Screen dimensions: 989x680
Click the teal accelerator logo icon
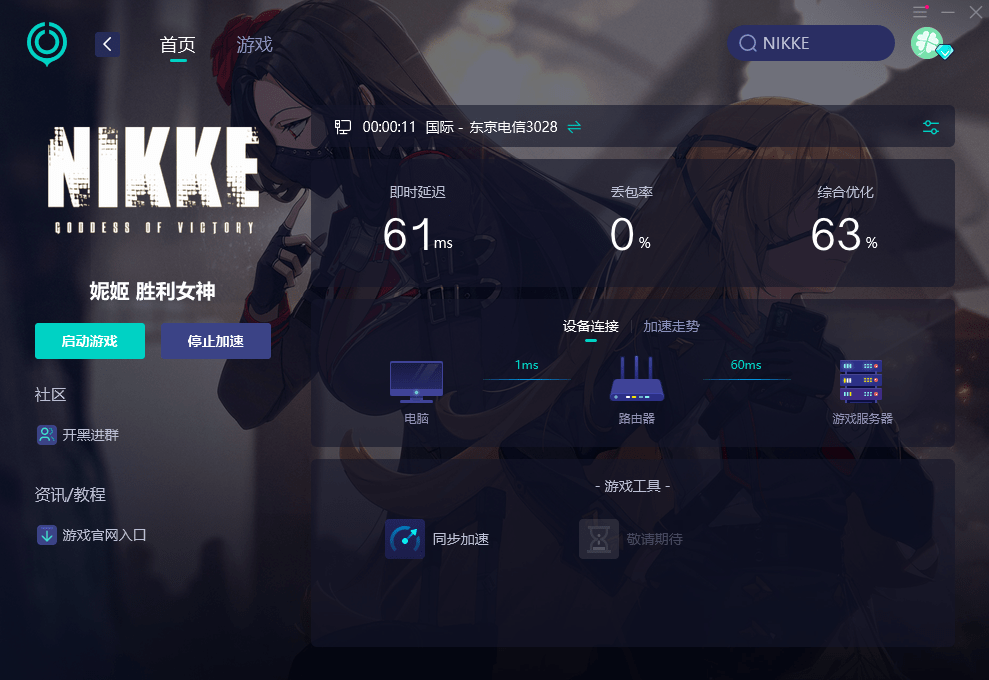[46, 43]
